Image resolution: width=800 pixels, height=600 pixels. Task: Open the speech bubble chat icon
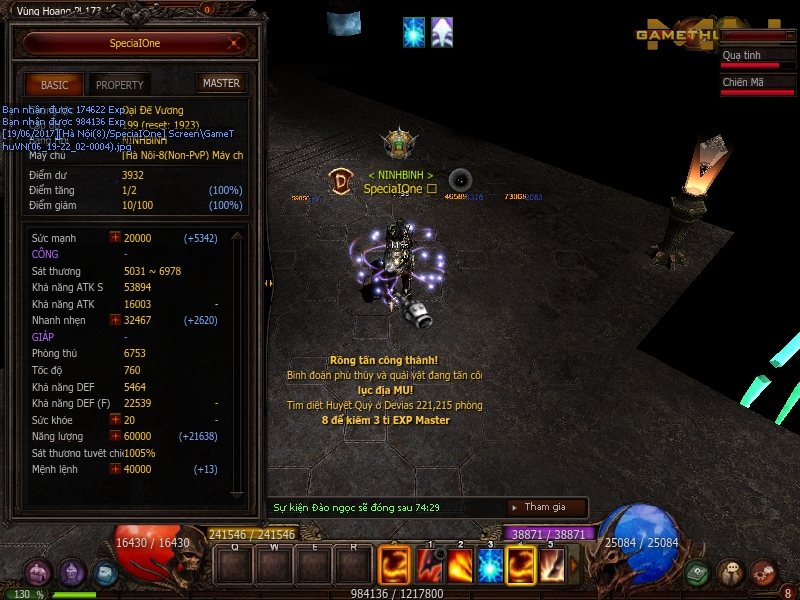[x=731, y=573]
